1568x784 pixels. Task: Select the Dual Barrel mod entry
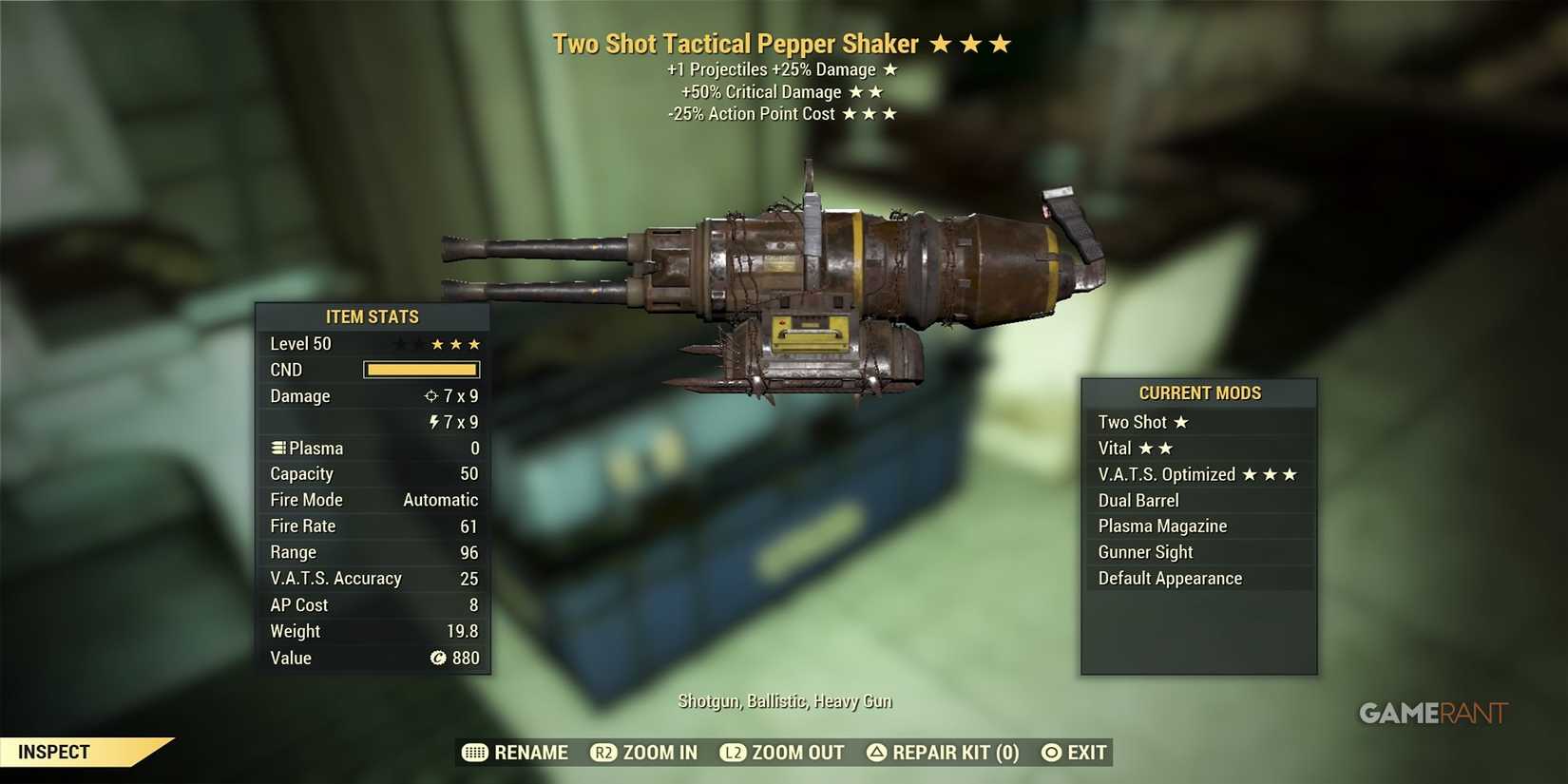click(1138, 500)
